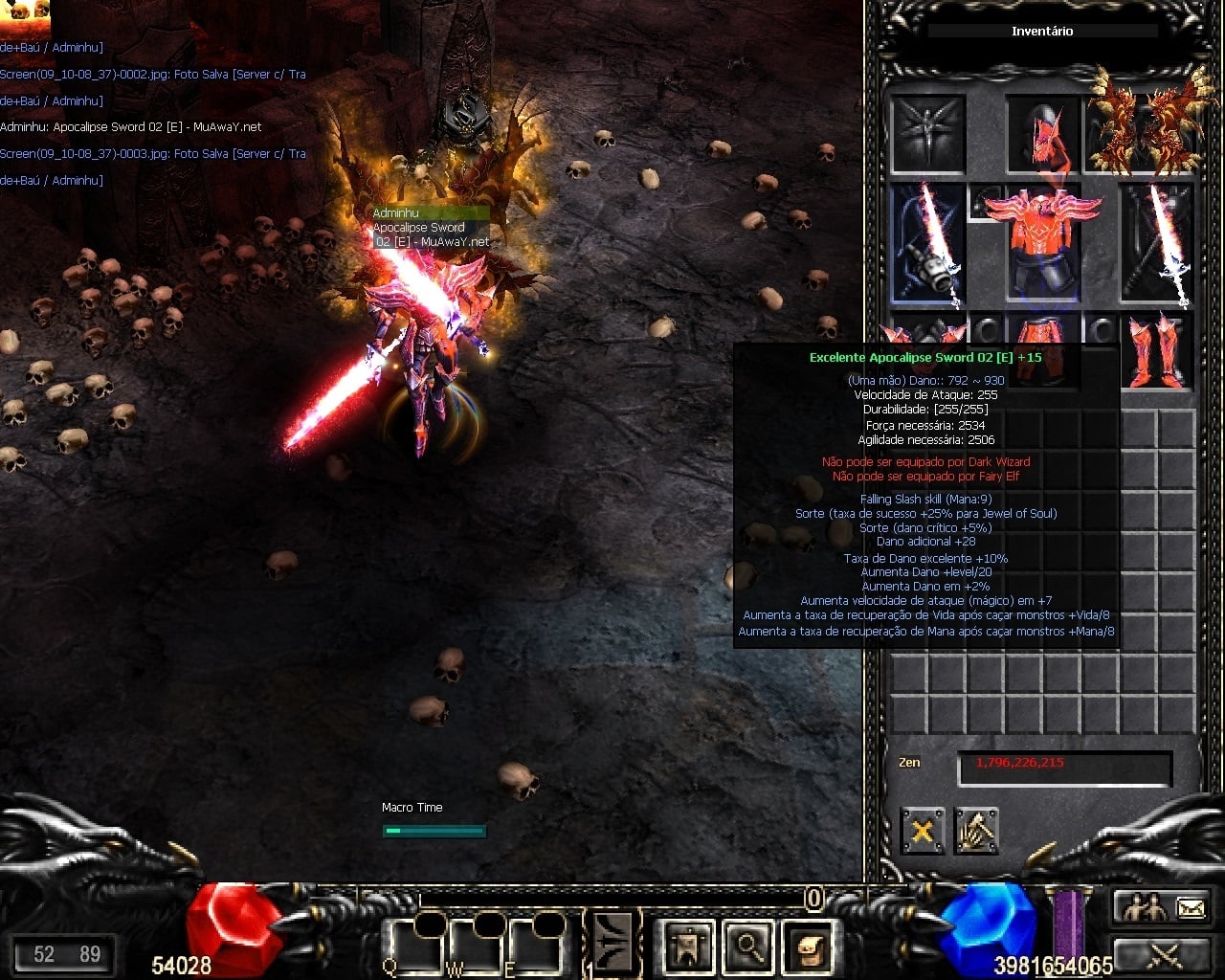The height and width of the screenshot is (980, 1225).
Task: Select the active skill slot icon
Action: pos(612,943)
